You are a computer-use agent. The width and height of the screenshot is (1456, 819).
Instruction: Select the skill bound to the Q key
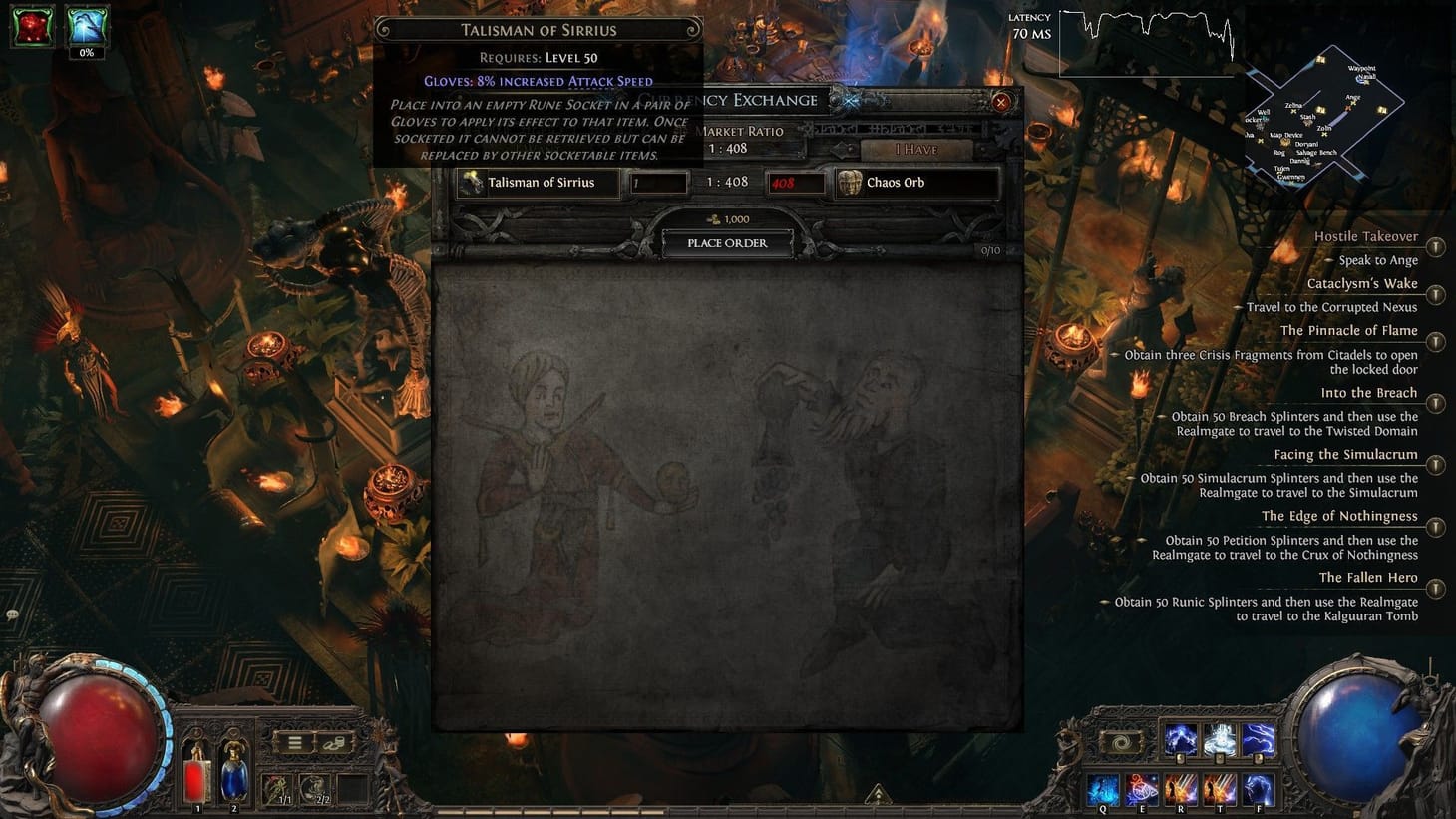(x=1103, y=789)
